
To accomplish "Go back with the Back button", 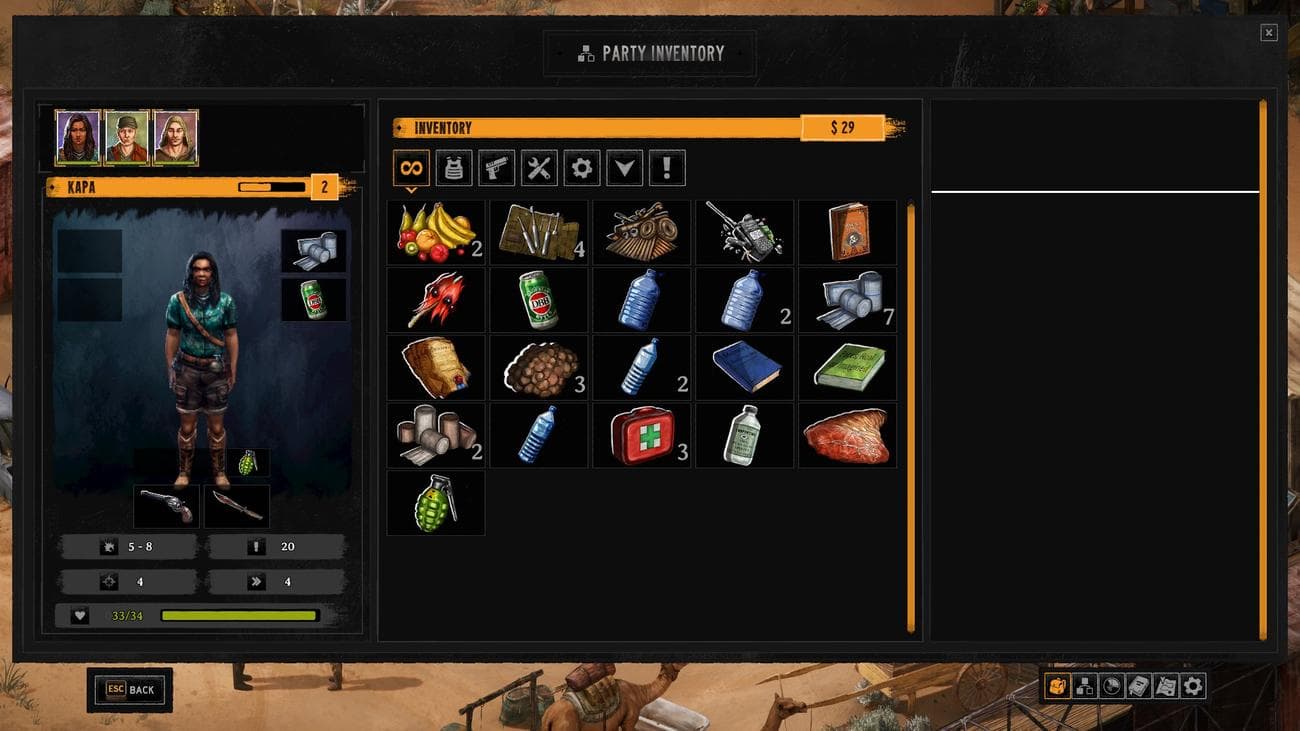I will pyautogui.click(x=130, y=689).
